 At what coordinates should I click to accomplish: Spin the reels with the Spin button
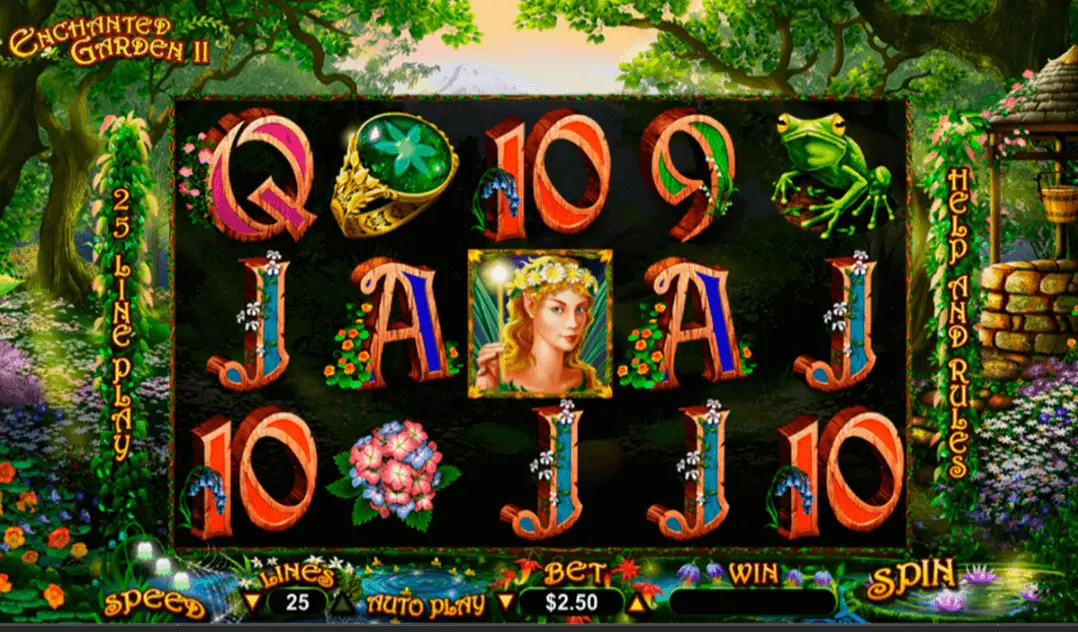[910, 581]
